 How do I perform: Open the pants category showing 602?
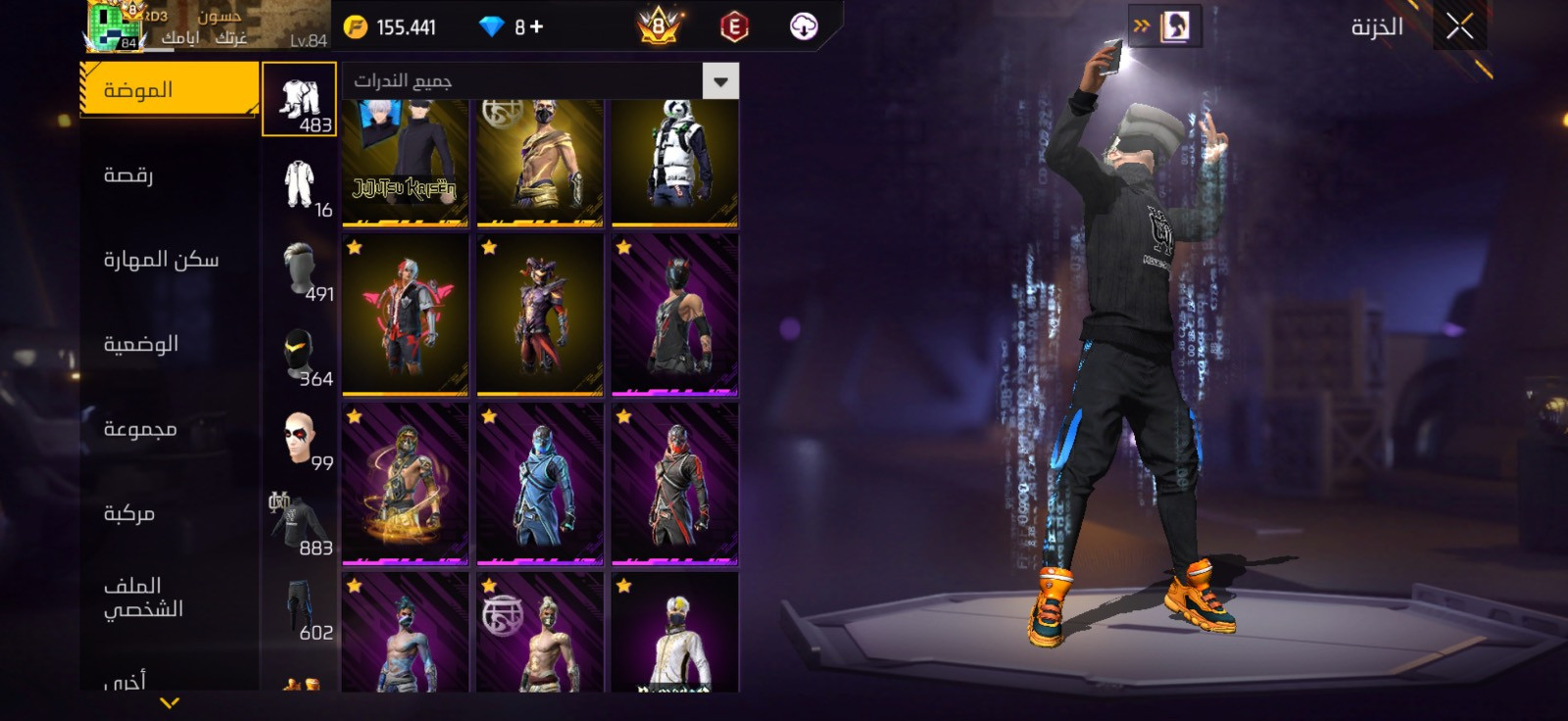click(x=300, y=608)
